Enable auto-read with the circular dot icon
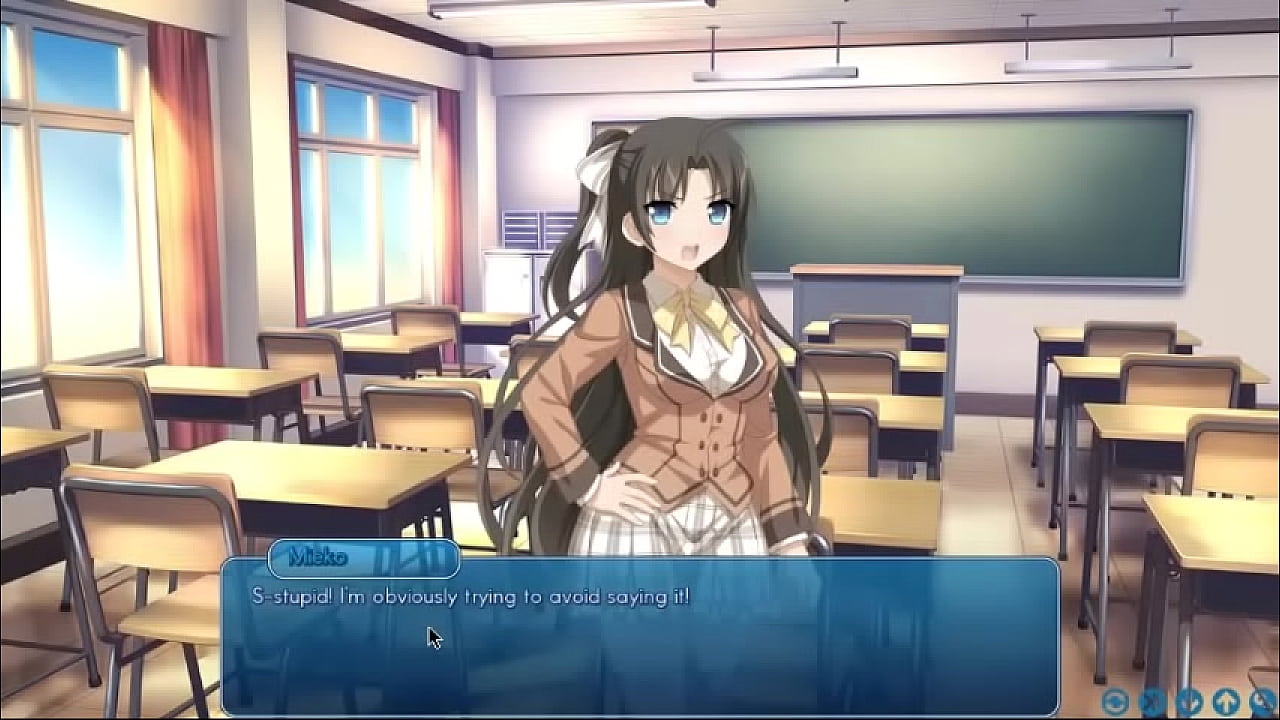This screenshot has height=720, width=1280. tap(1113, 700)
